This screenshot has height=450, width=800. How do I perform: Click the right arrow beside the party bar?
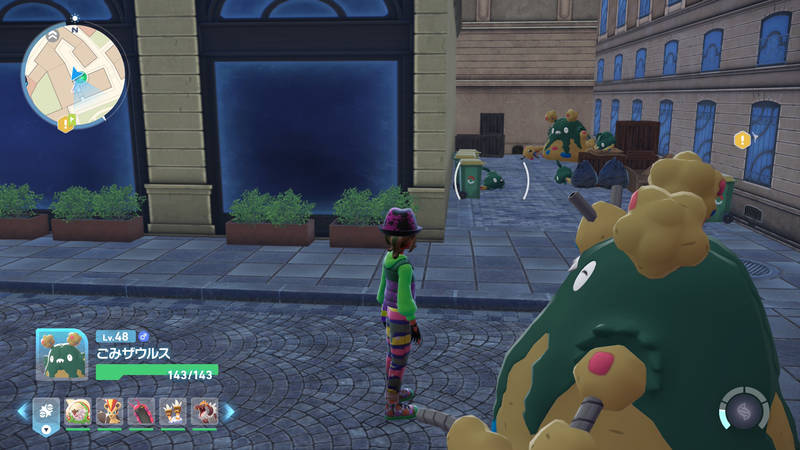pyautogui.click(x=228, y=411)
